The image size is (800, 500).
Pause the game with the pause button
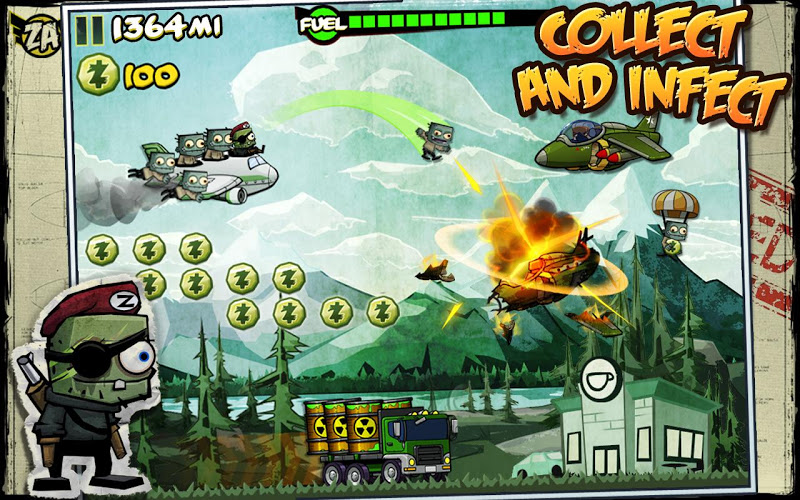point(89,29)
